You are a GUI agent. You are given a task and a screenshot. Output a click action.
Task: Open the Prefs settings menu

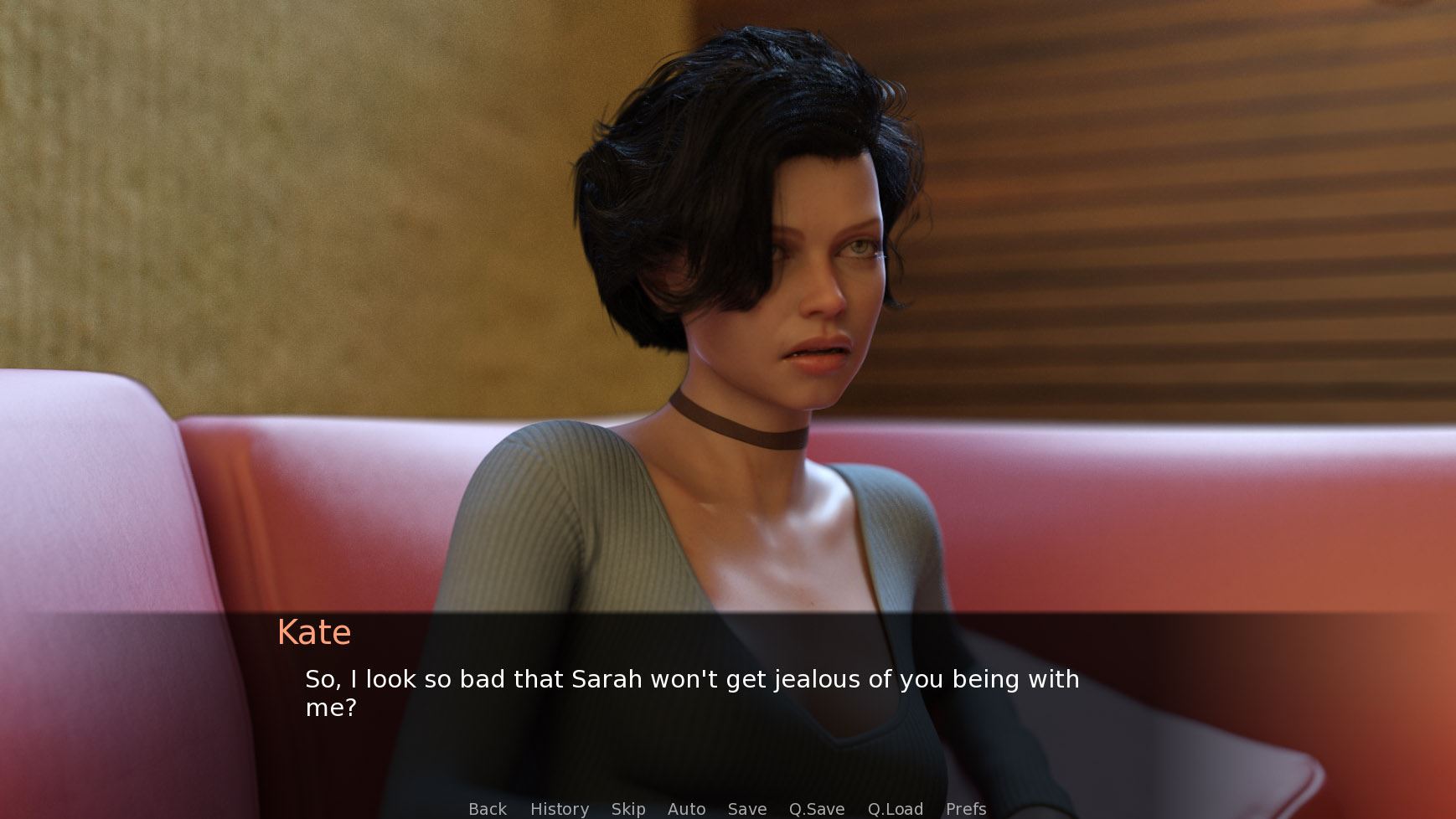point(966,809)
